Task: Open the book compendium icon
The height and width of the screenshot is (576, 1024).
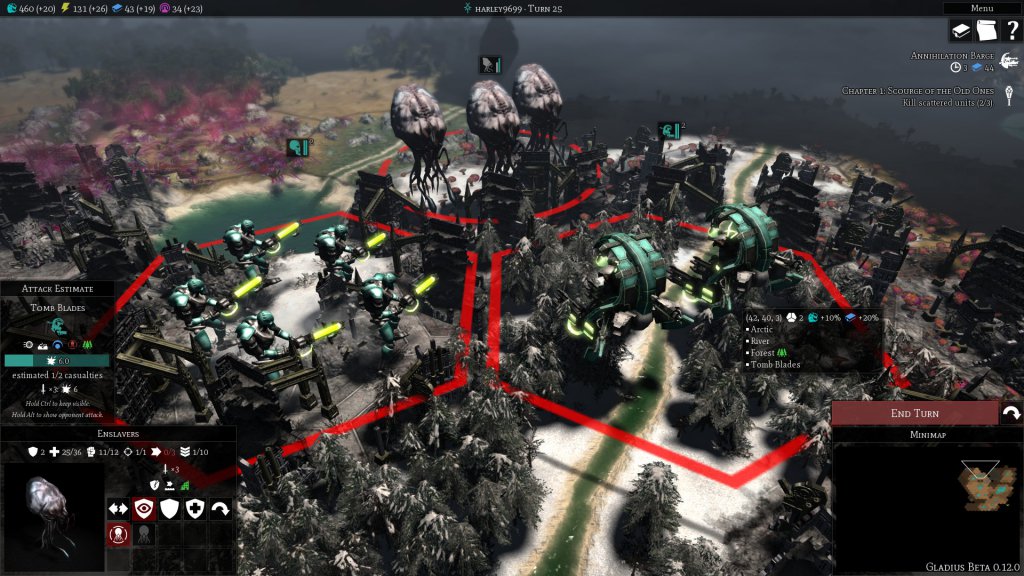Action: coord(961,31)
